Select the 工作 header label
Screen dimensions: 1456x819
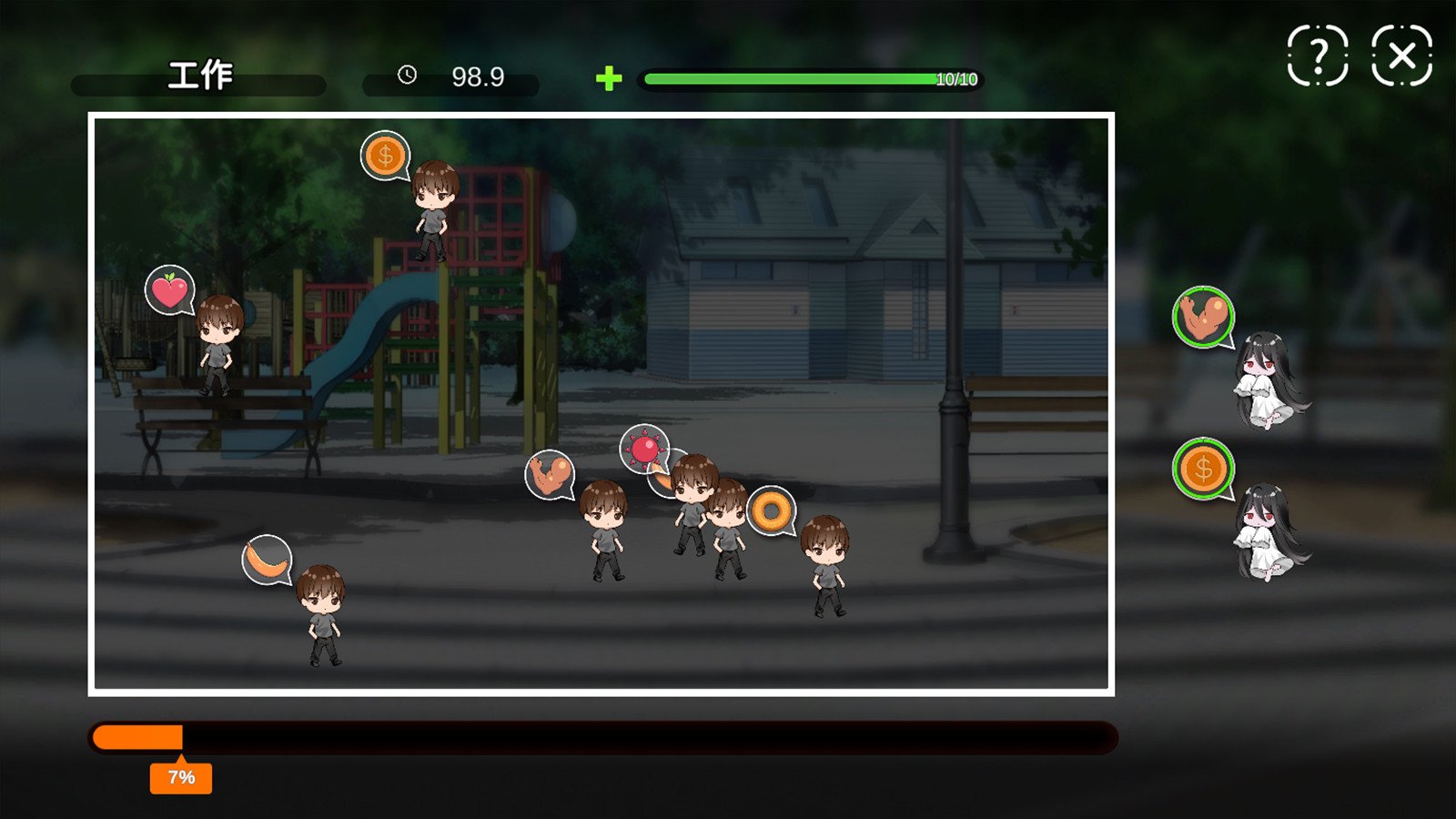[198, 77]
